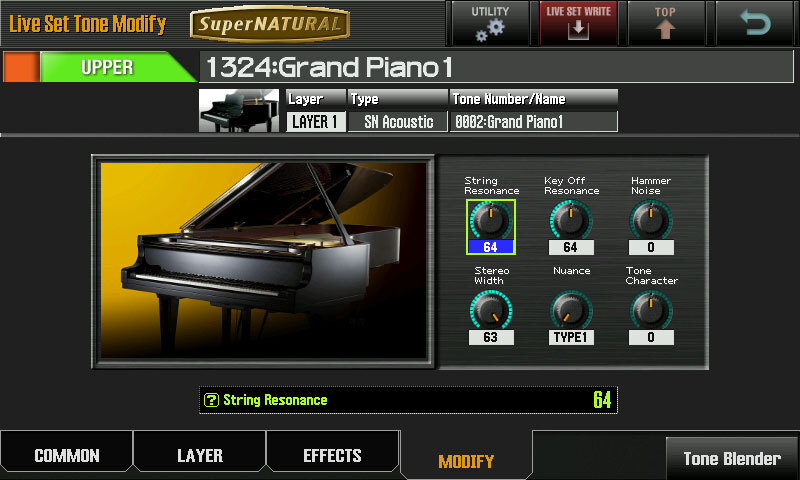Open the Tone Blender
This screenshot has width=800, height=480.
(732, 459)
